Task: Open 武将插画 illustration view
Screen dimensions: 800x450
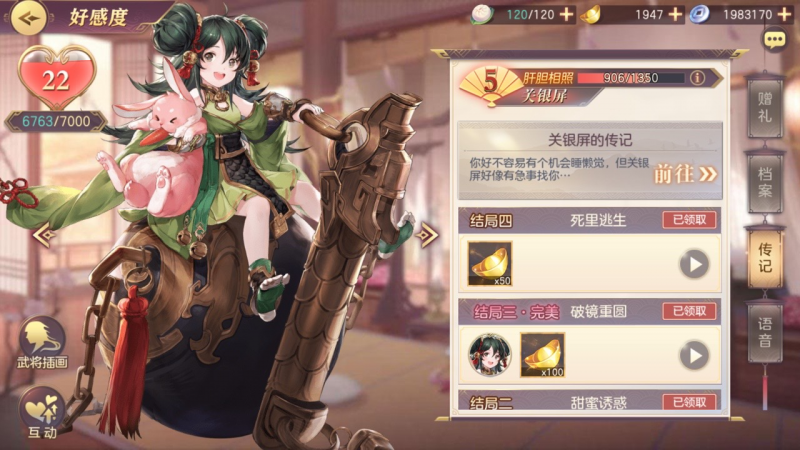Action: [42, 343]
